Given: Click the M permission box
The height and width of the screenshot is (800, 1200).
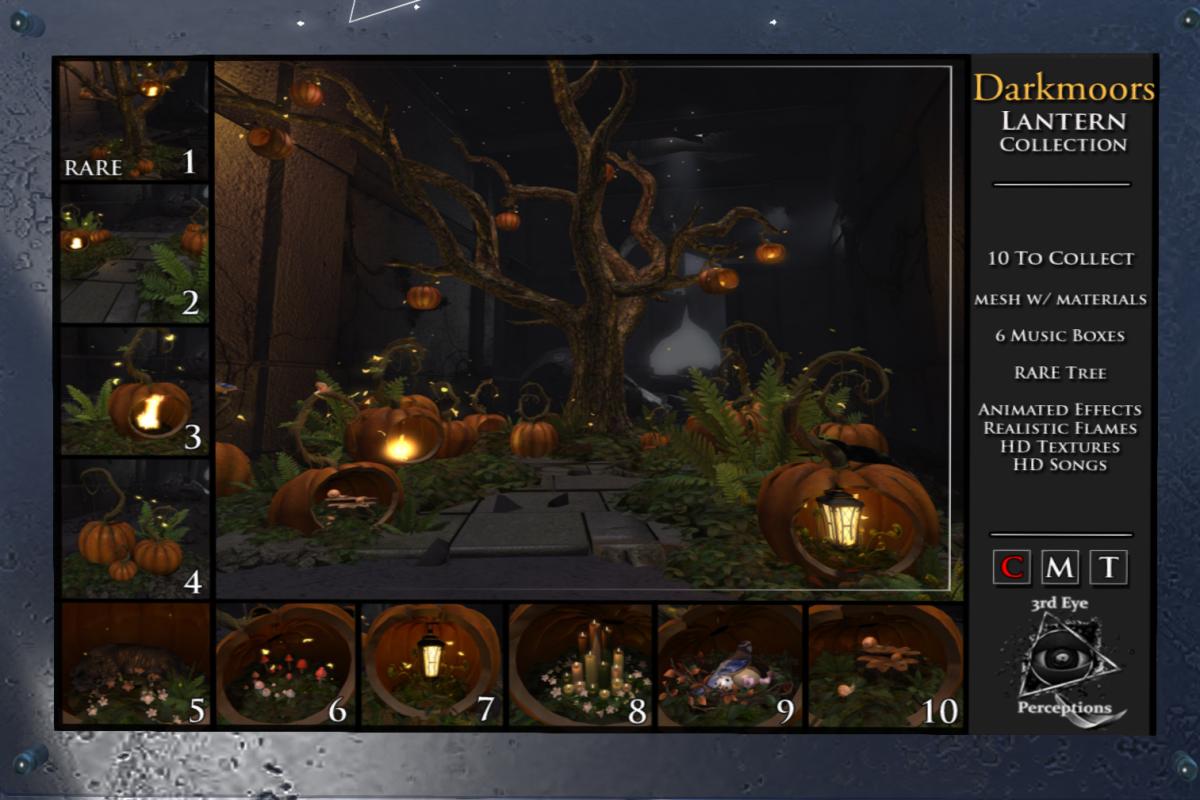Looking at the screenshot, I should (x=1060, y=568).
